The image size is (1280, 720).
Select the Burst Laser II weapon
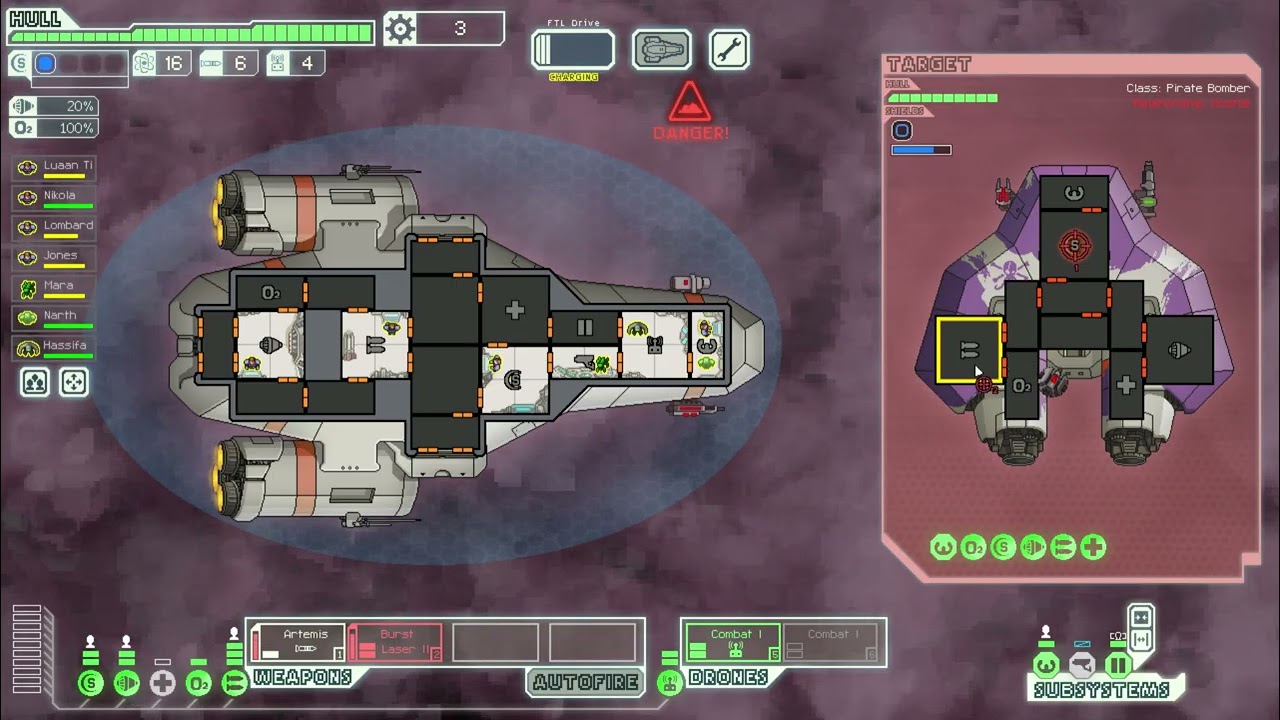click(x=395, y=642)
